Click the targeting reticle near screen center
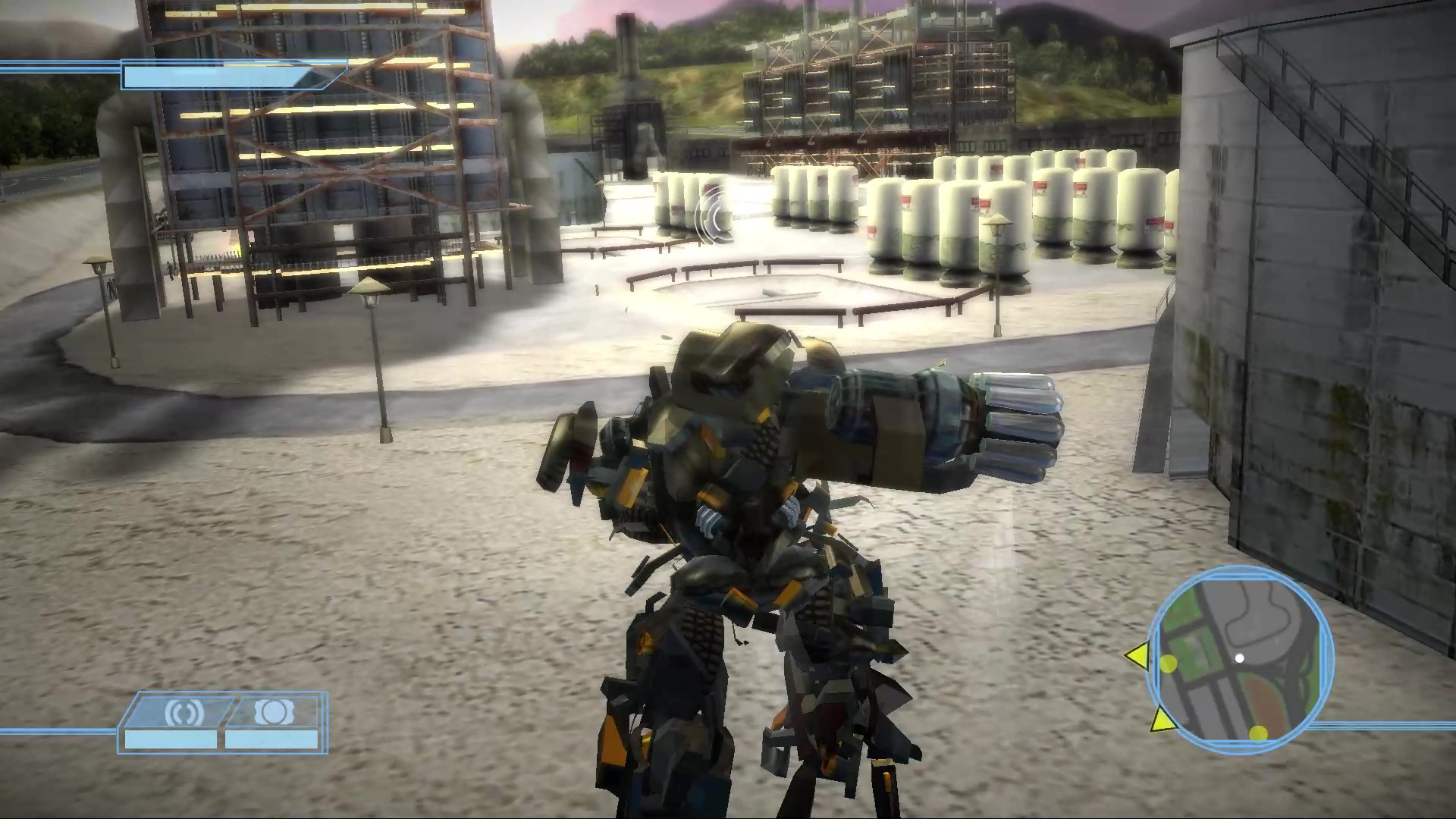Image resolution: width=1456 pixels, height=819 pixels. click(714, 215)
